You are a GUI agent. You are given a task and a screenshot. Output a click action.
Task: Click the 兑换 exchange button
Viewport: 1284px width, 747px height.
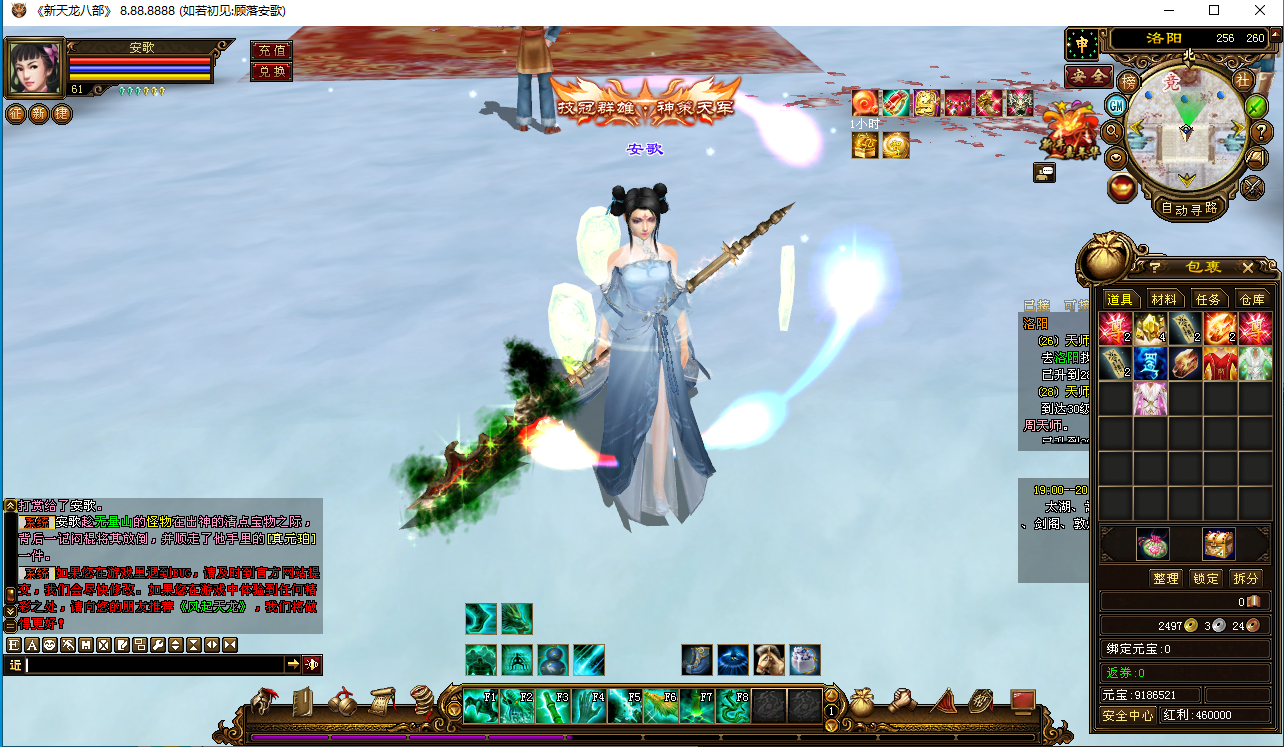click(x=271, y=71)
